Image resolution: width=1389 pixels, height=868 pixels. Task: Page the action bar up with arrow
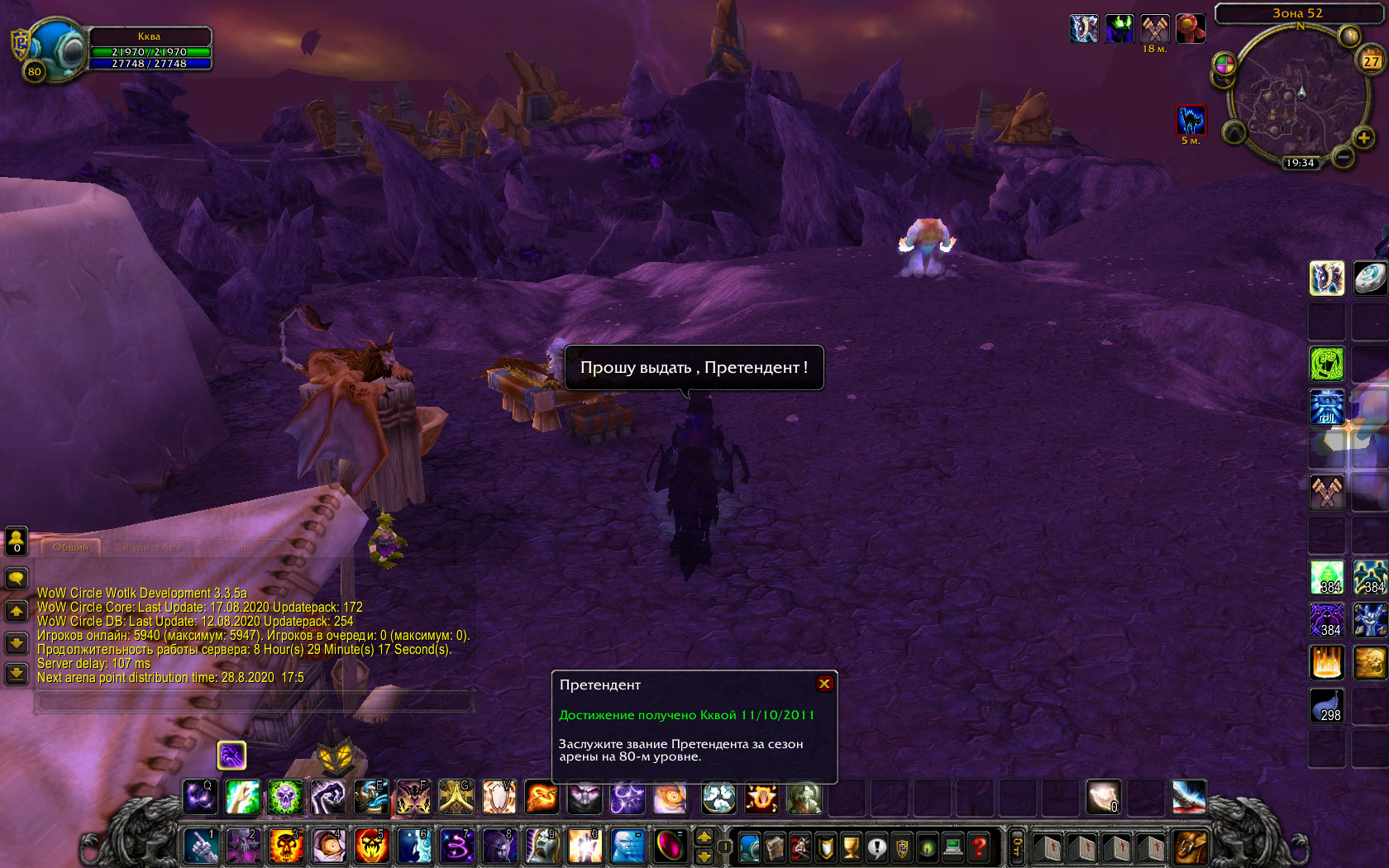pos(704,837)
